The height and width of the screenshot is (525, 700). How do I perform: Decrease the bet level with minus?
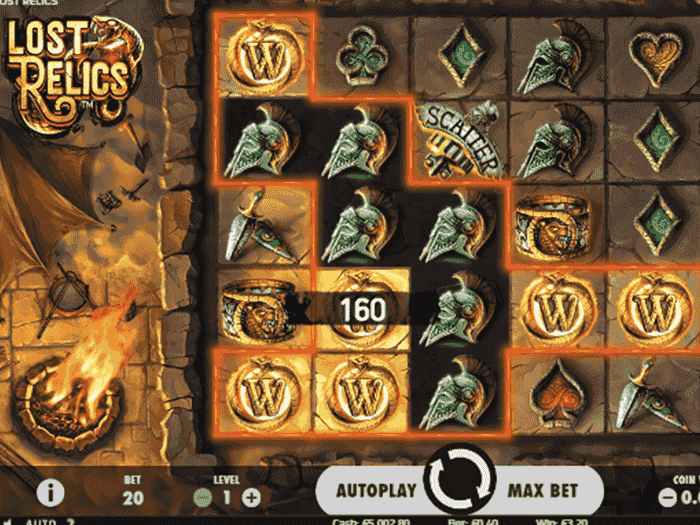tap(202, 497)
